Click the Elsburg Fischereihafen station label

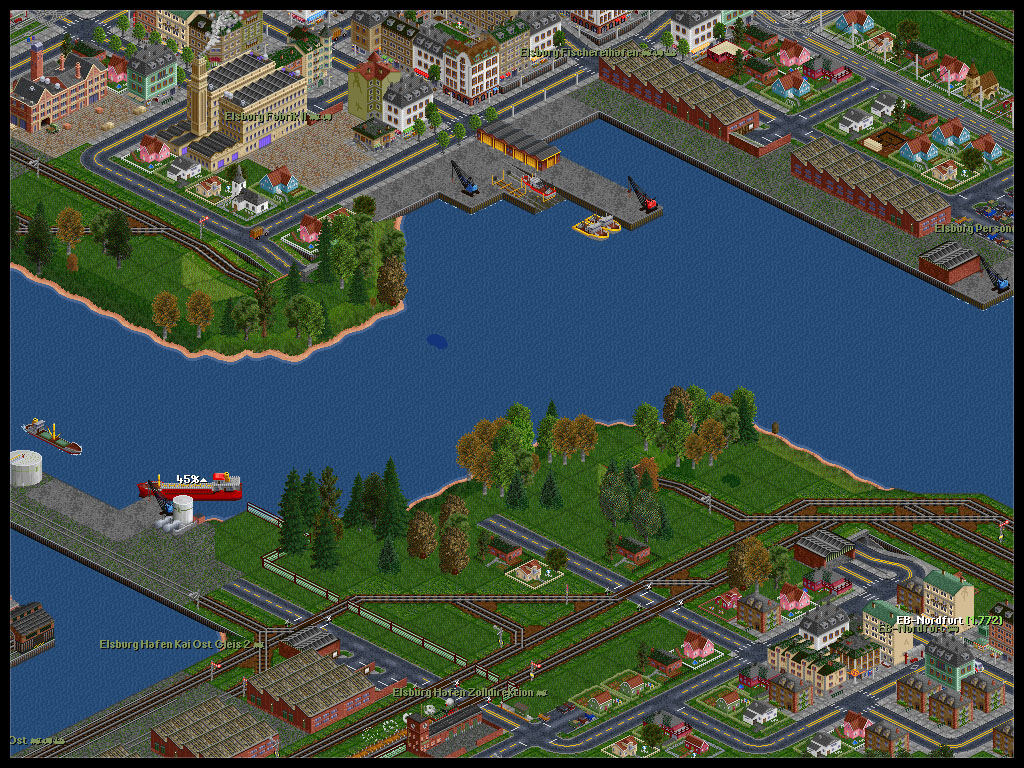(592, 51)
